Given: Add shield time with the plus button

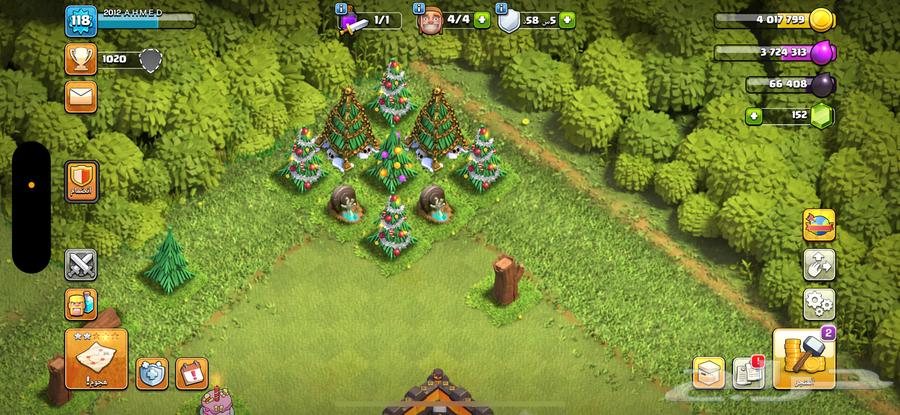Looking at the screenshot, I should click(x=568, y=20).
